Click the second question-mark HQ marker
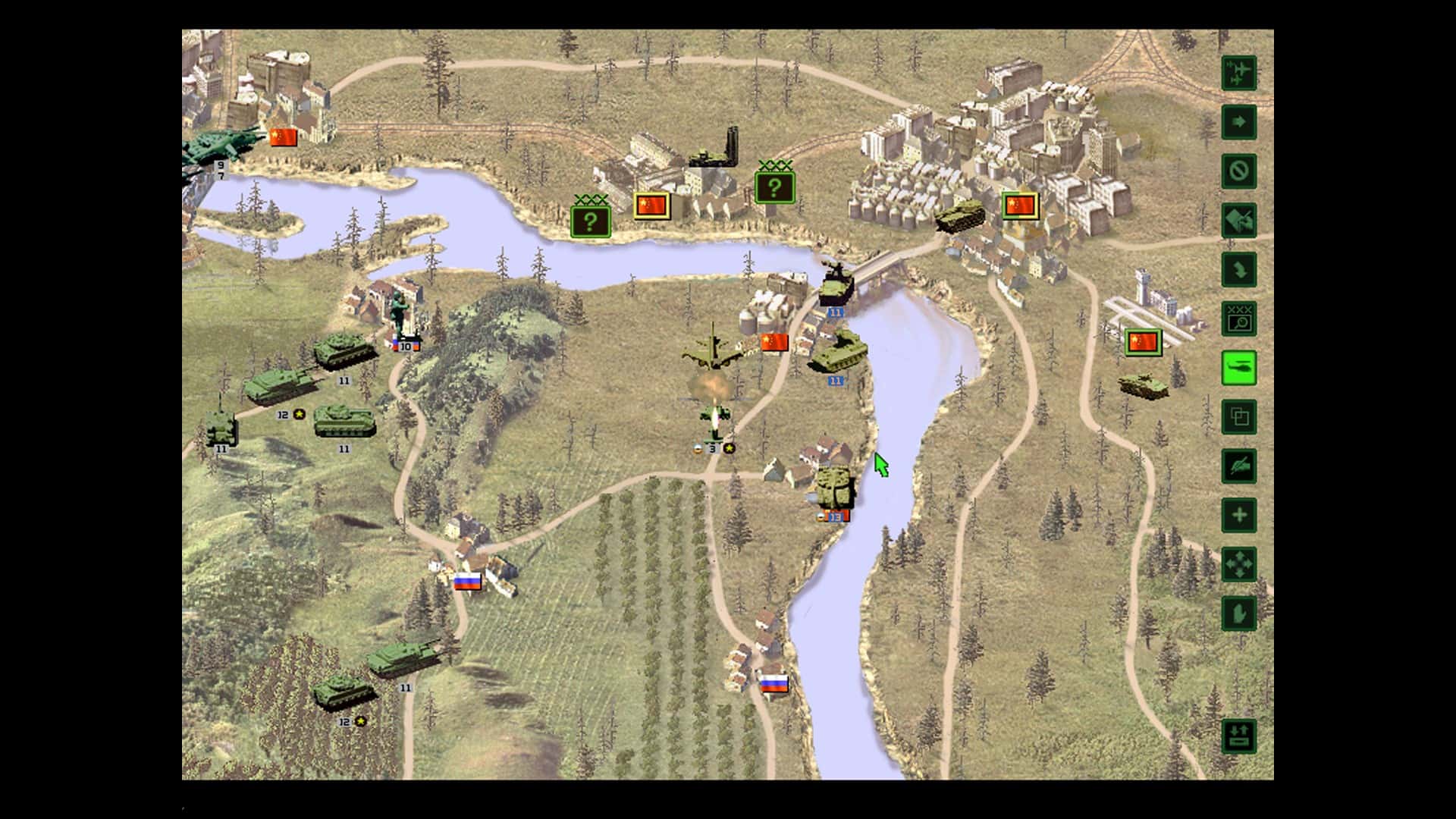Image resolution: width=1456 pixels, height=819 pixels. pos(774,186)
